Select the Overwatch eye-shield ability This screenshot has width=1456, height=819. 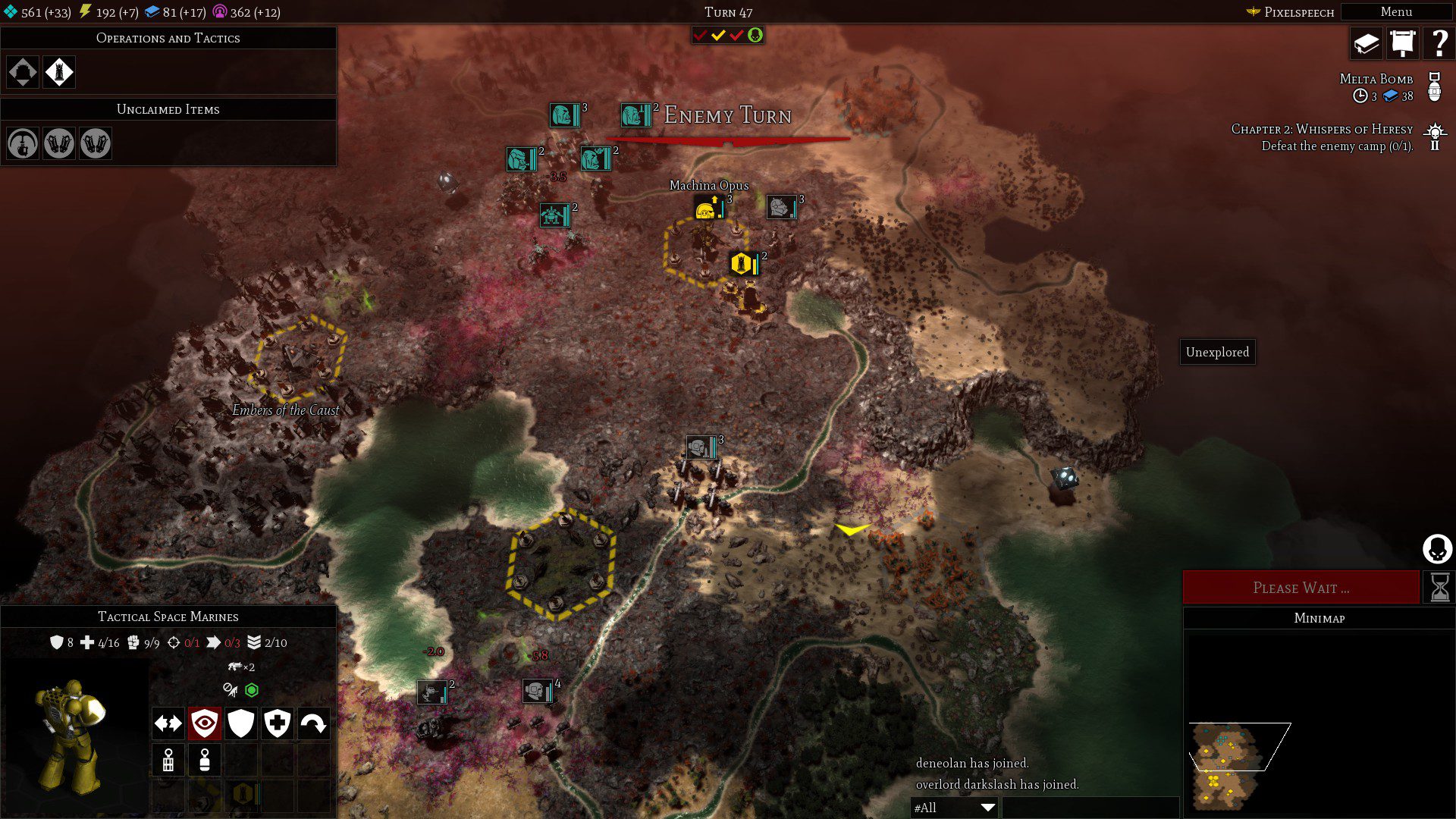pyautogui.click(x=203, y=723)
